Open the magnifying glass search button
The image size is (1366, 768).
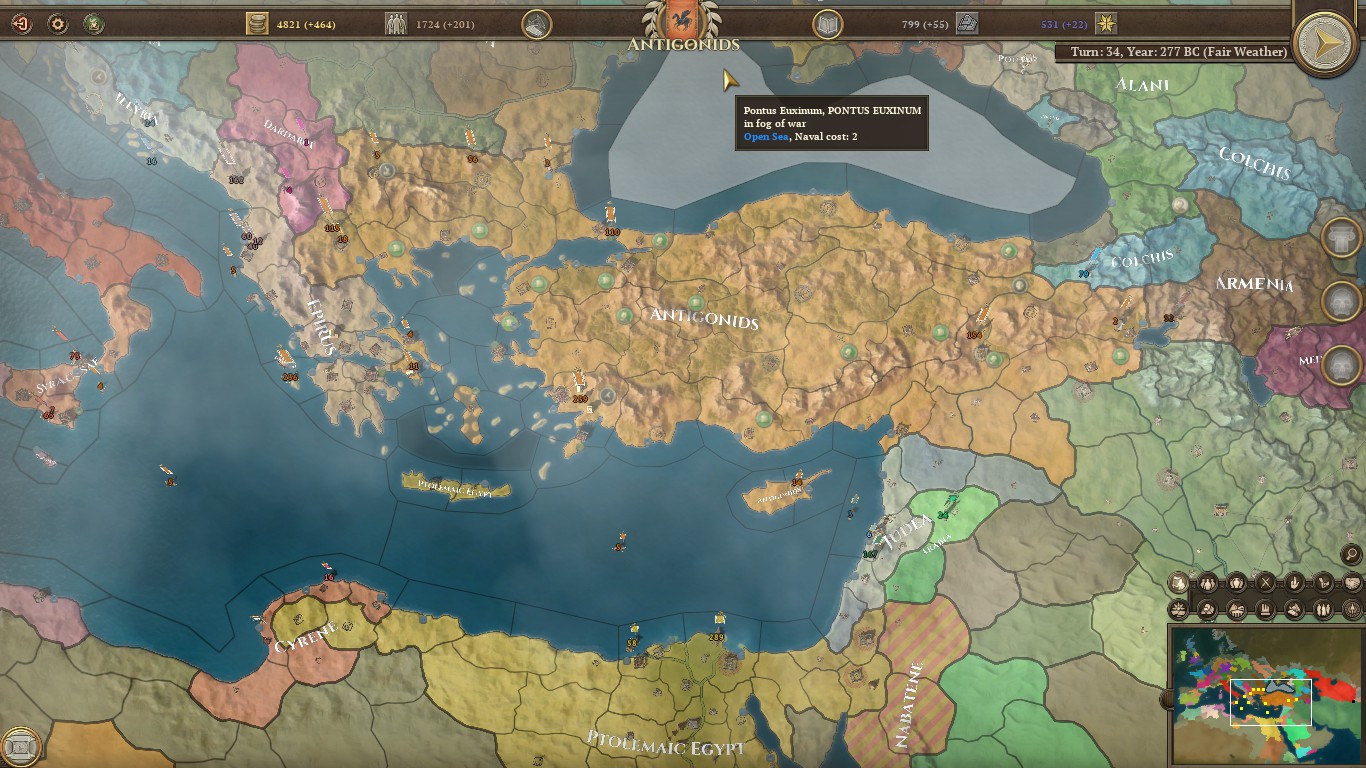click(x=1351, y=554)
